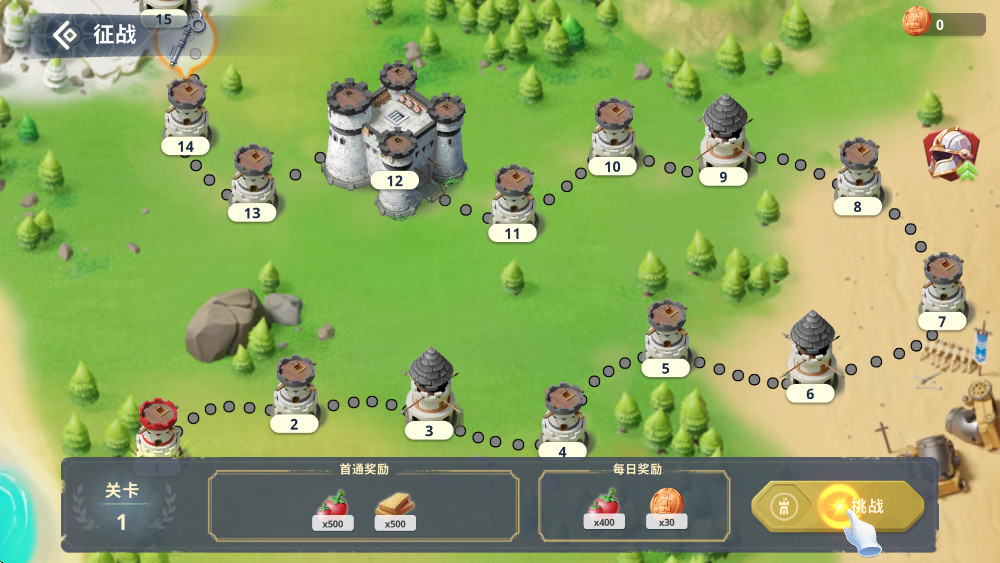
Task: Pick stage 11 tower
Action: [513, 197]
